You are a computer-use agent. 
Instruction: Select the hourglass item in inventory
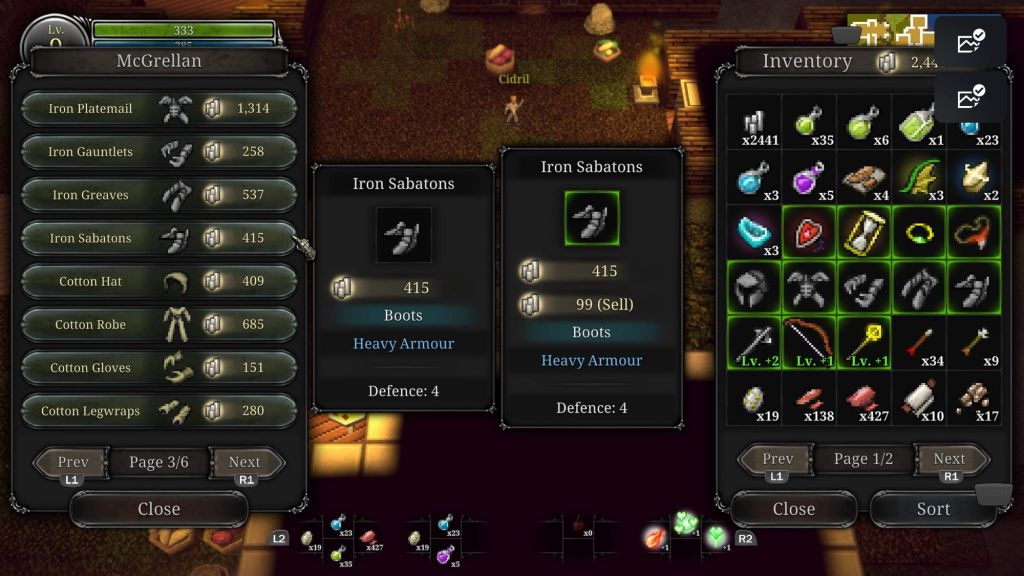coord(864,233)
